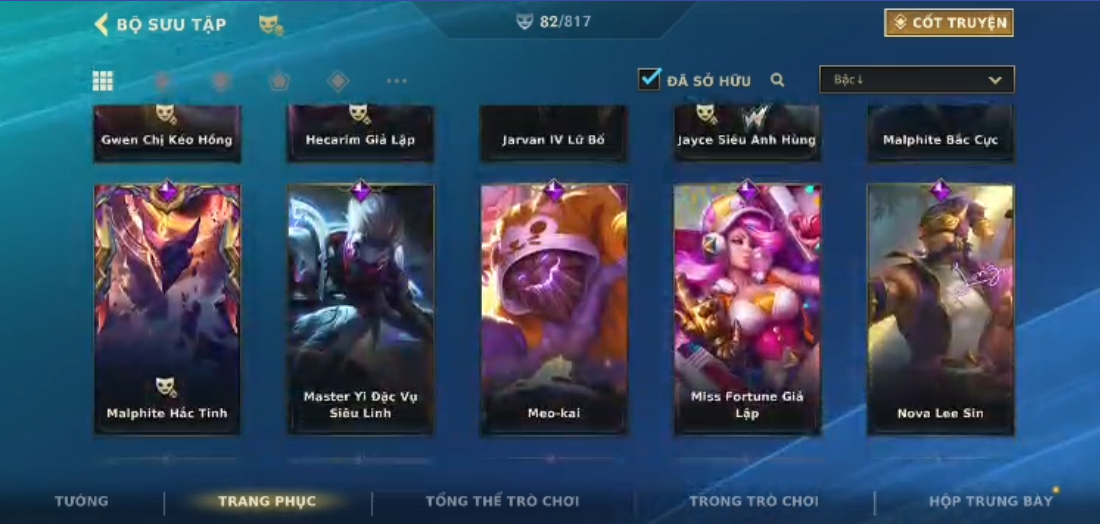Switch to the Hộp Trưng Bày tab
This screenshot has height=524, width=1100.
990,501
